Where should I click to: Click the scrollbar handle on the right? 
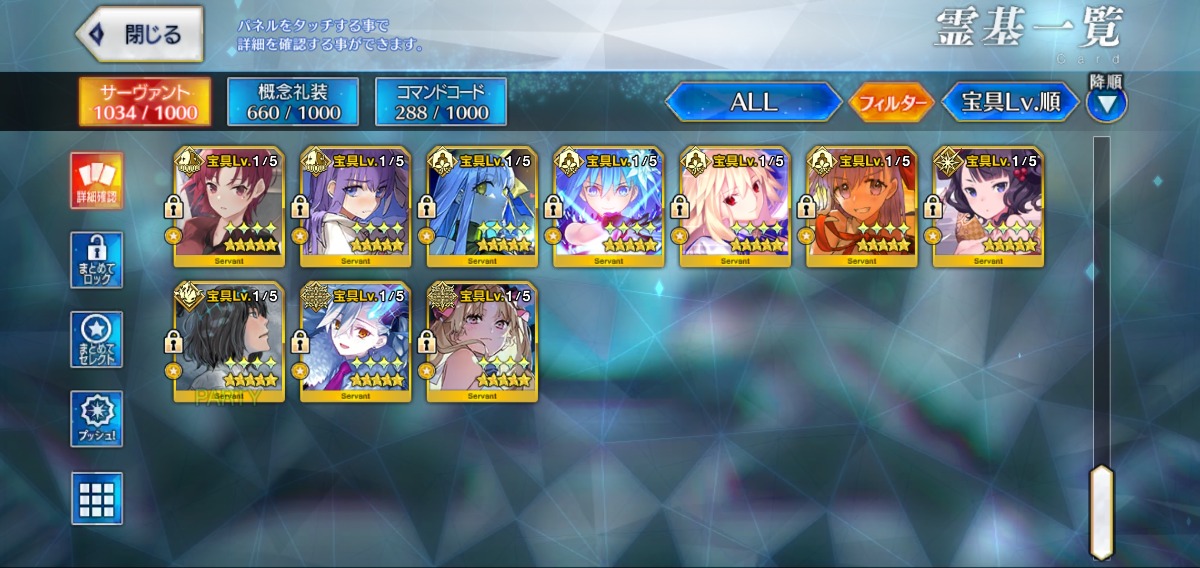tap(1101, 511)
